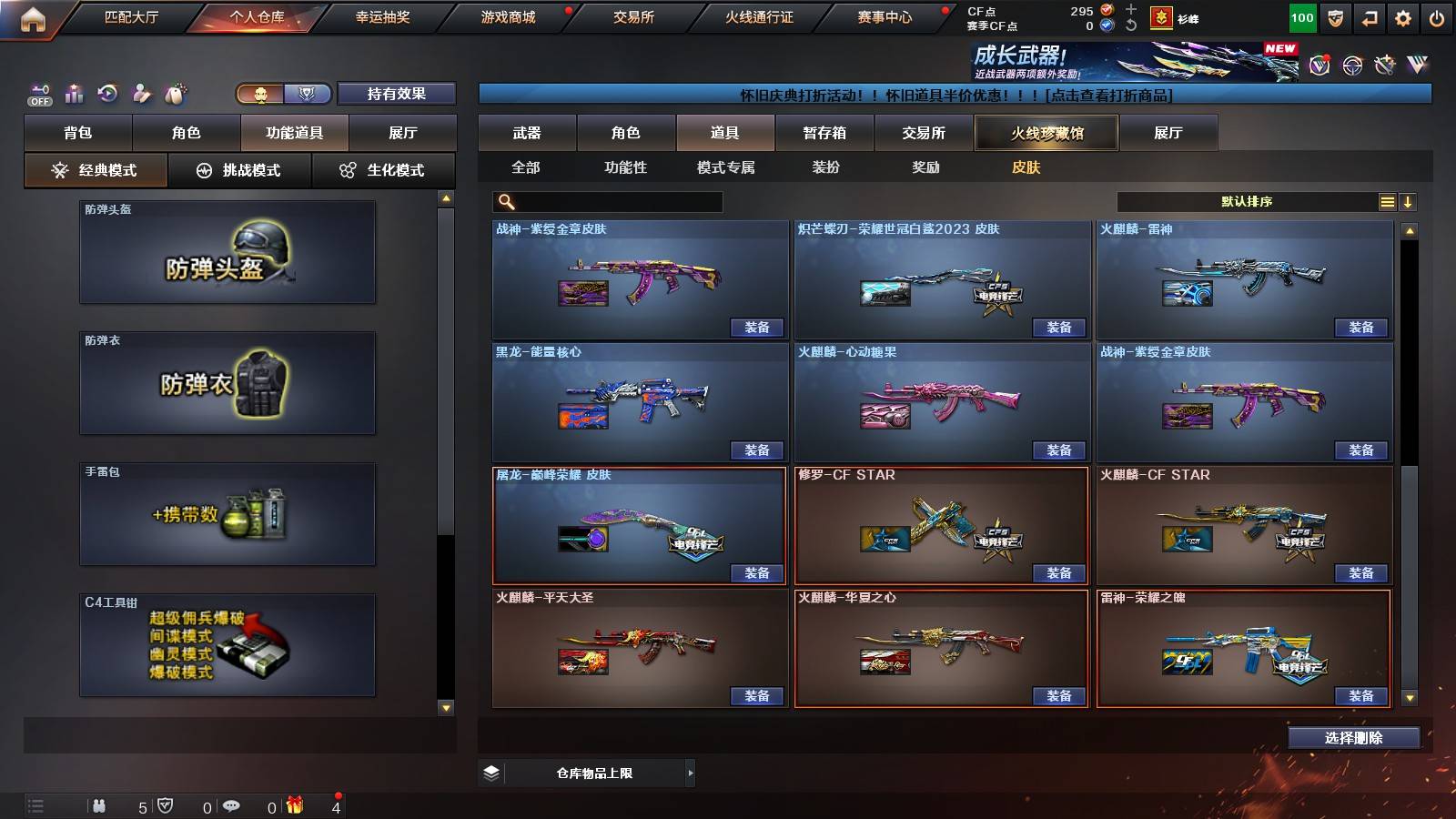Click the rank statistics bar-chart icon
The width and height of the screenshot is (1456, 819).
tap(74, 93)
